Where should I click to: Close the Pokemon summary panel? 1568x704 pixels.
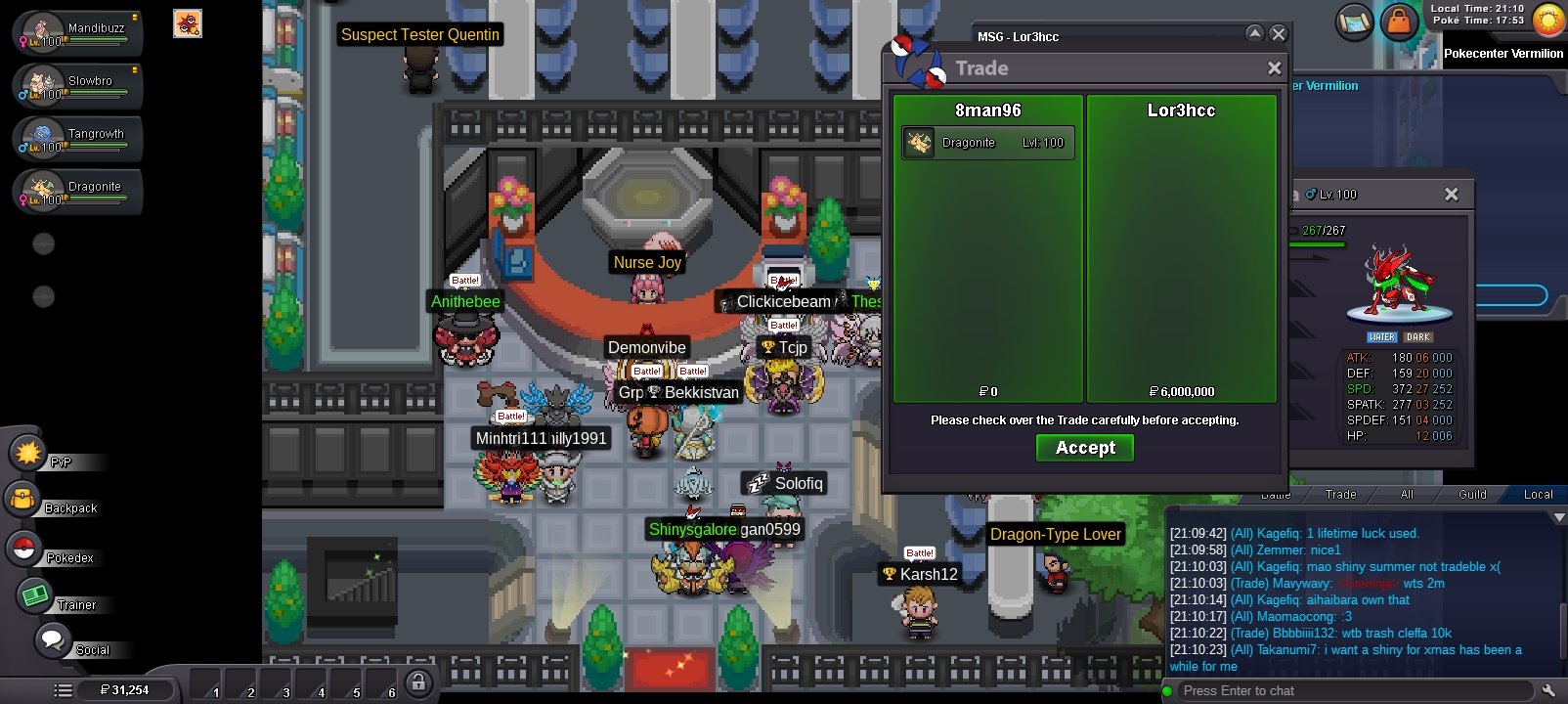tap(1452, 195)
